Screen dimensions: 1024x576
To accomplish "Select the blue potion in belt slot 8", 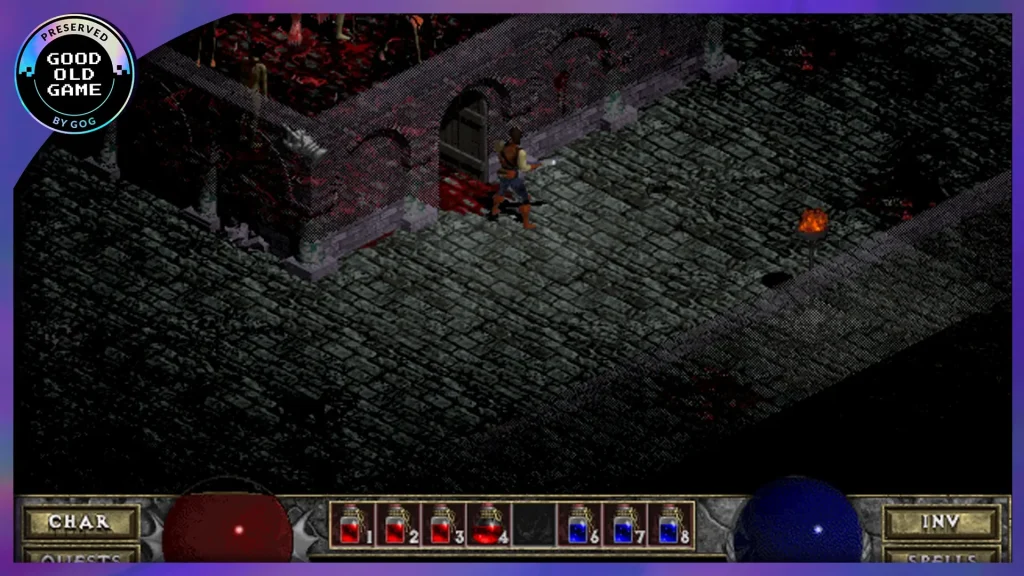I will click(670, 525).
